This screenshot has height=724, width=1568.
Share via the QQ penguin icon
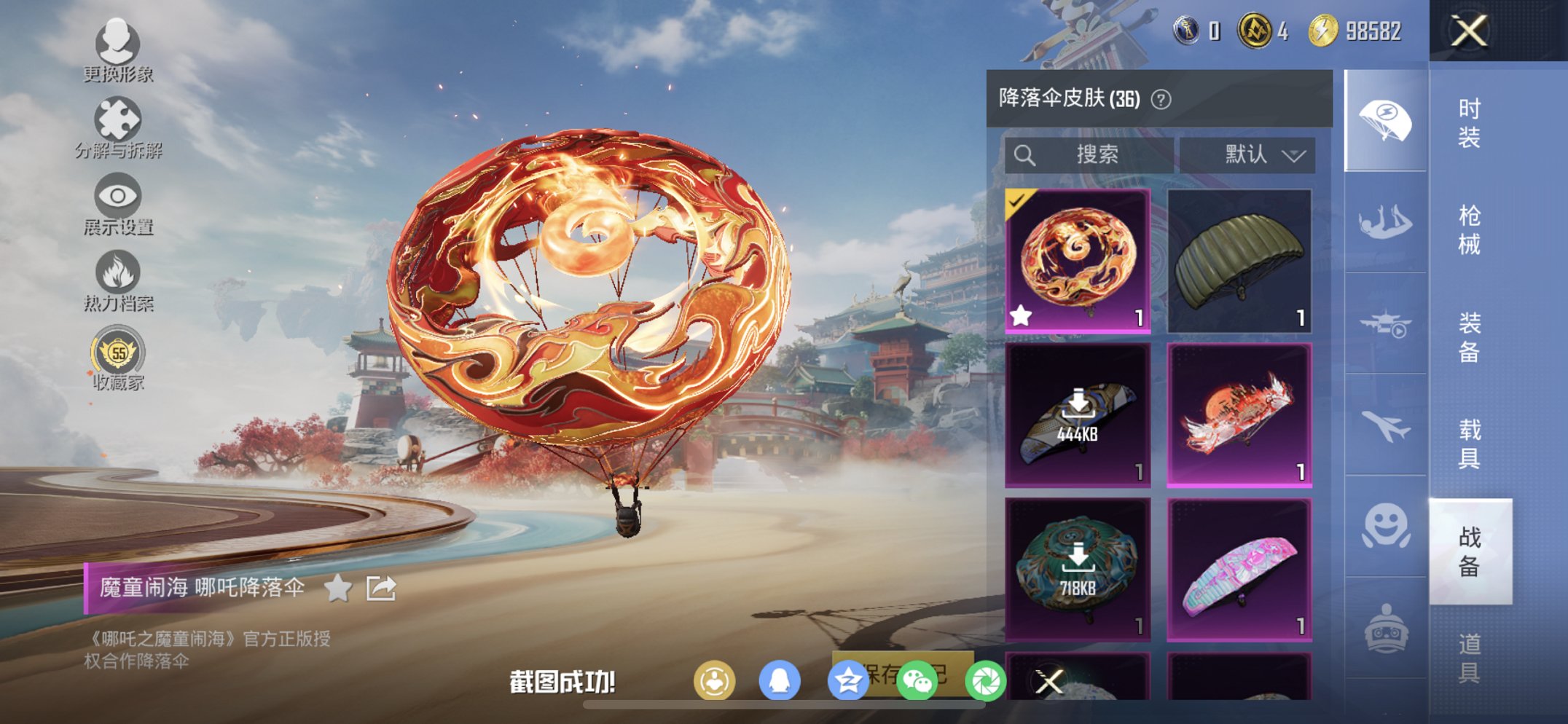(x=778, y=678)
